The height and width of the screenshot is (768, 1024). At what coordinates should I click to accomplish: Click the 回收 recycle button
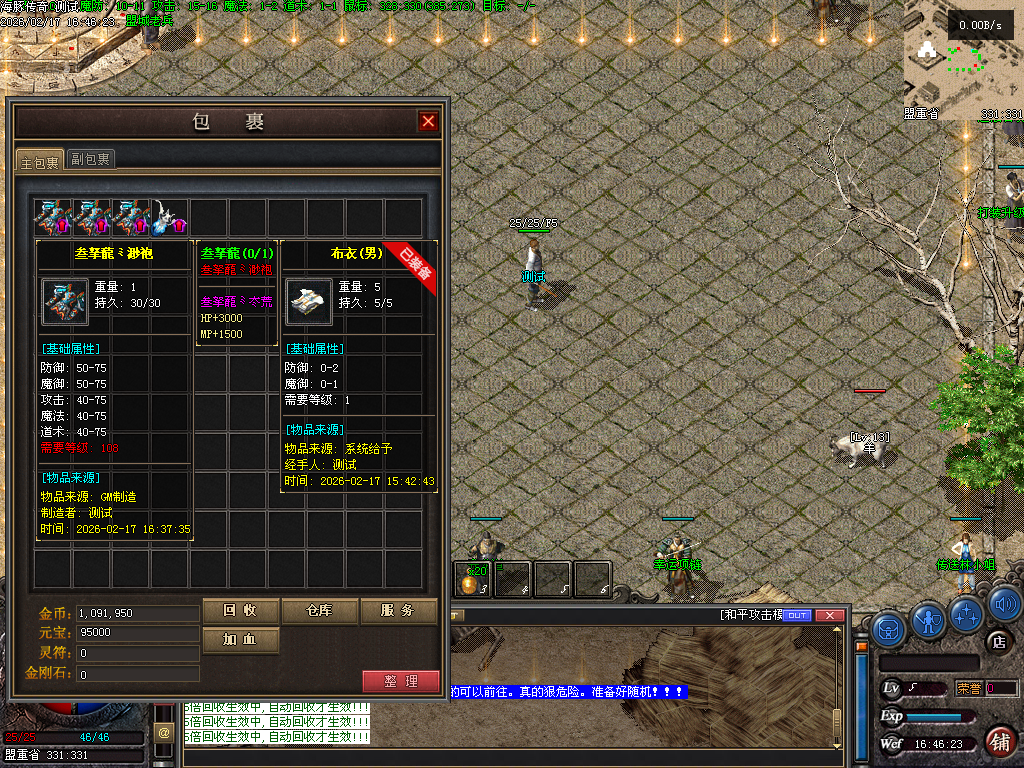[x=240, y=611]
